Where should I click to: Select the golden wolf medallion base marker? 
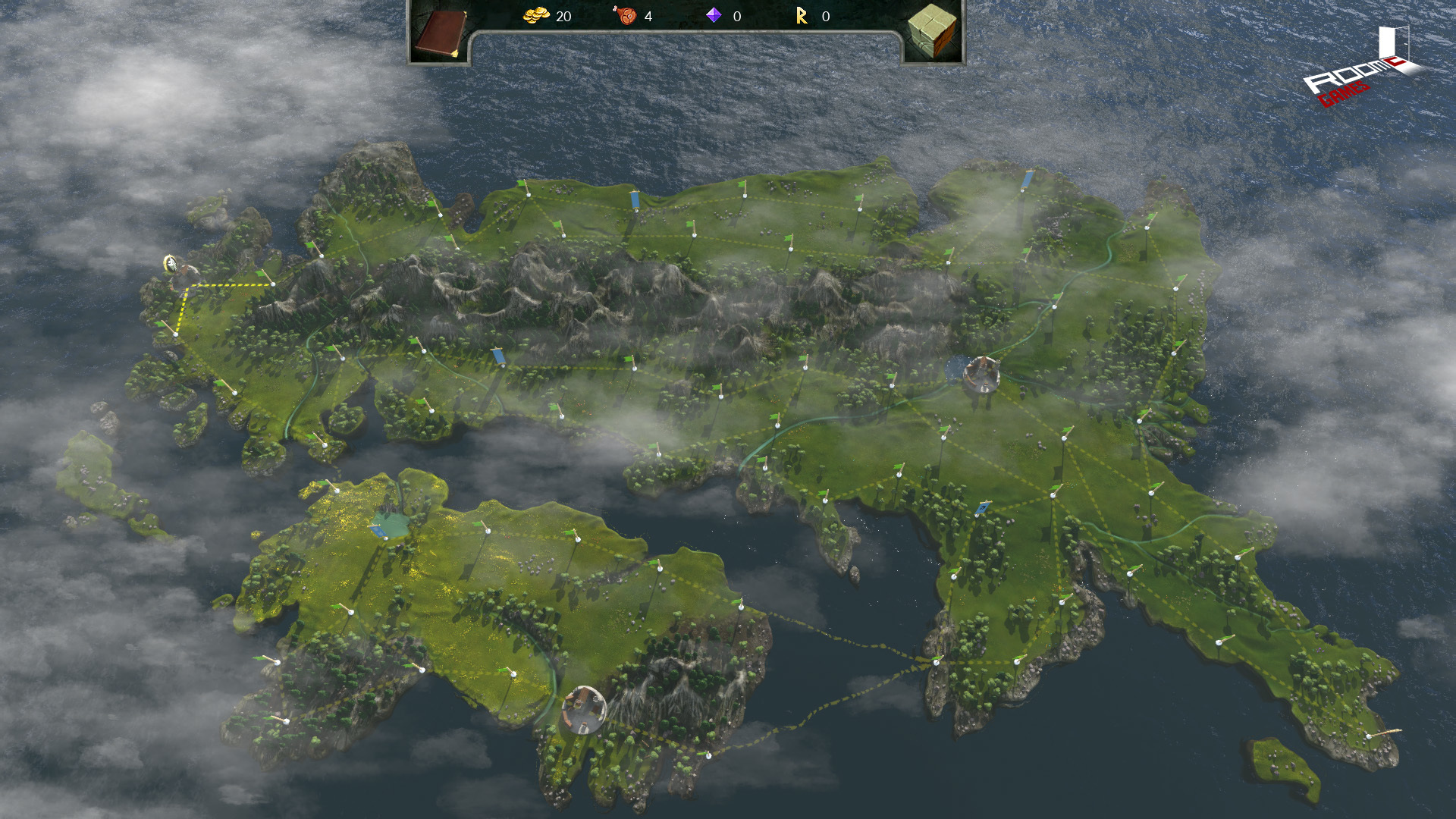click(x=170, y=264)
